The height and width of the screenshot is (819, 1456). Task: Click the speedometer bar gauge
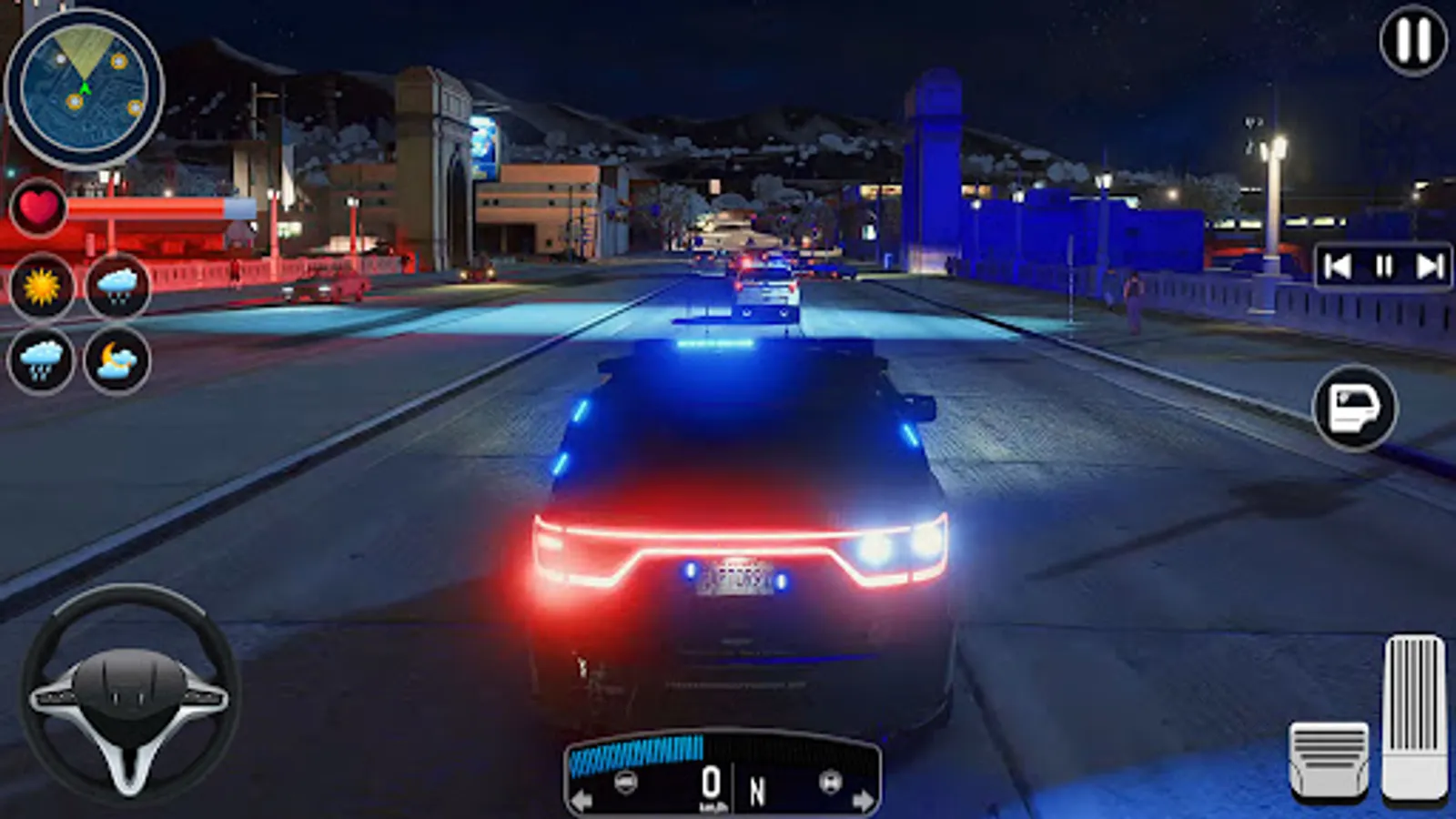point(637,746)
